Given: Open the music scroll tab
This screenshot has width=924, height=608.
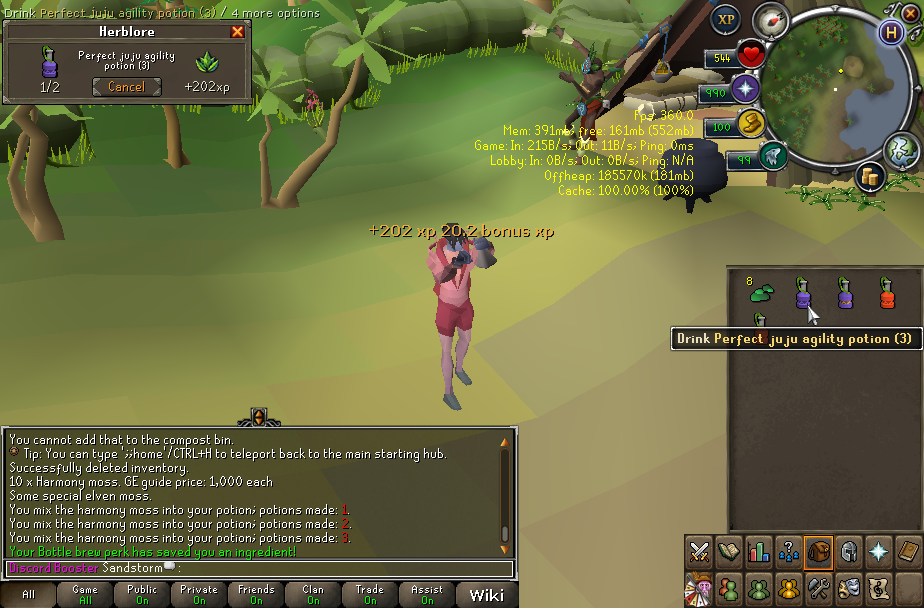Looking at the screenshot, I should 879,587.
